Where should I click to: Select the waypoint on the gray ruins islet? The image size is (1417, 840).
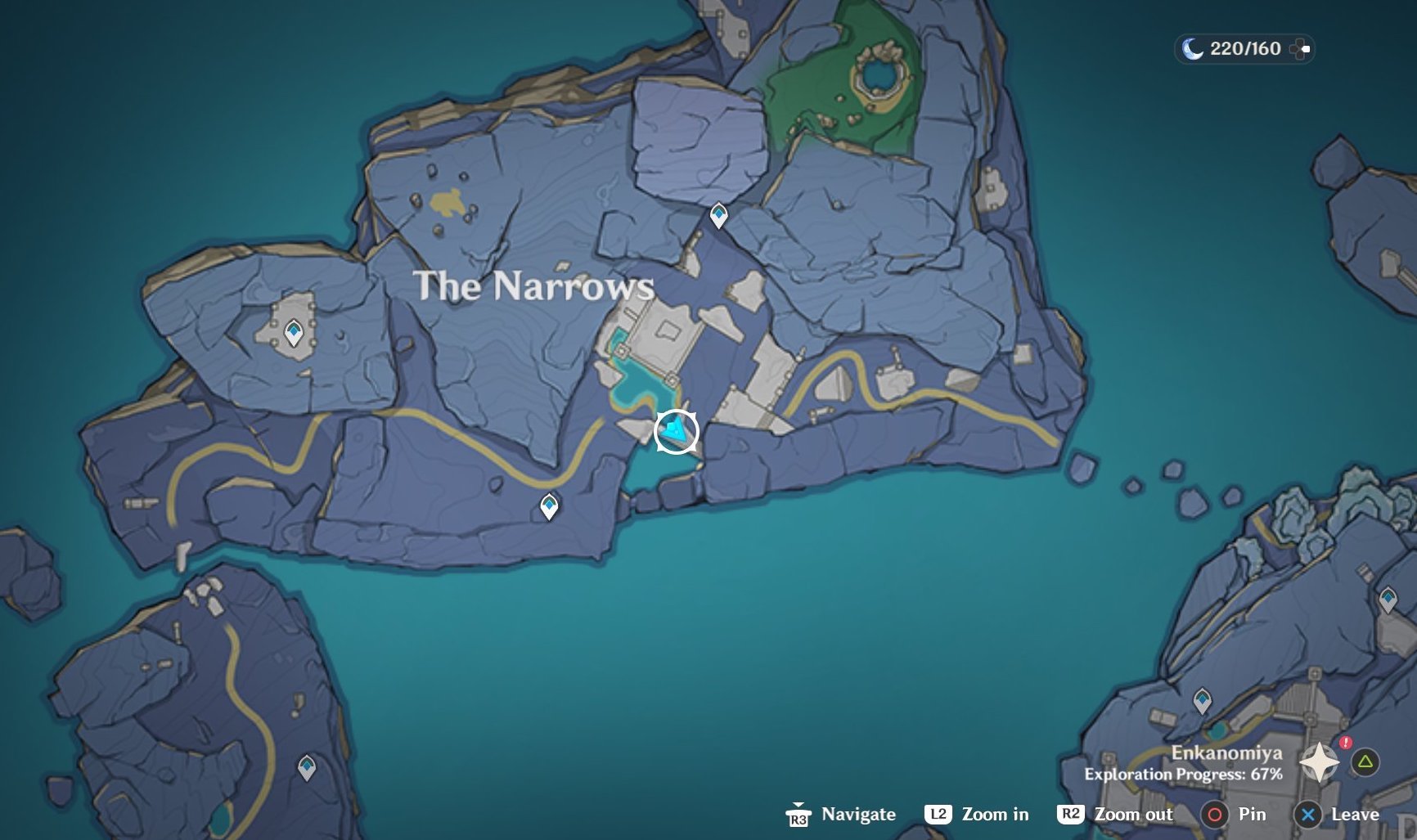coord(293,333)
